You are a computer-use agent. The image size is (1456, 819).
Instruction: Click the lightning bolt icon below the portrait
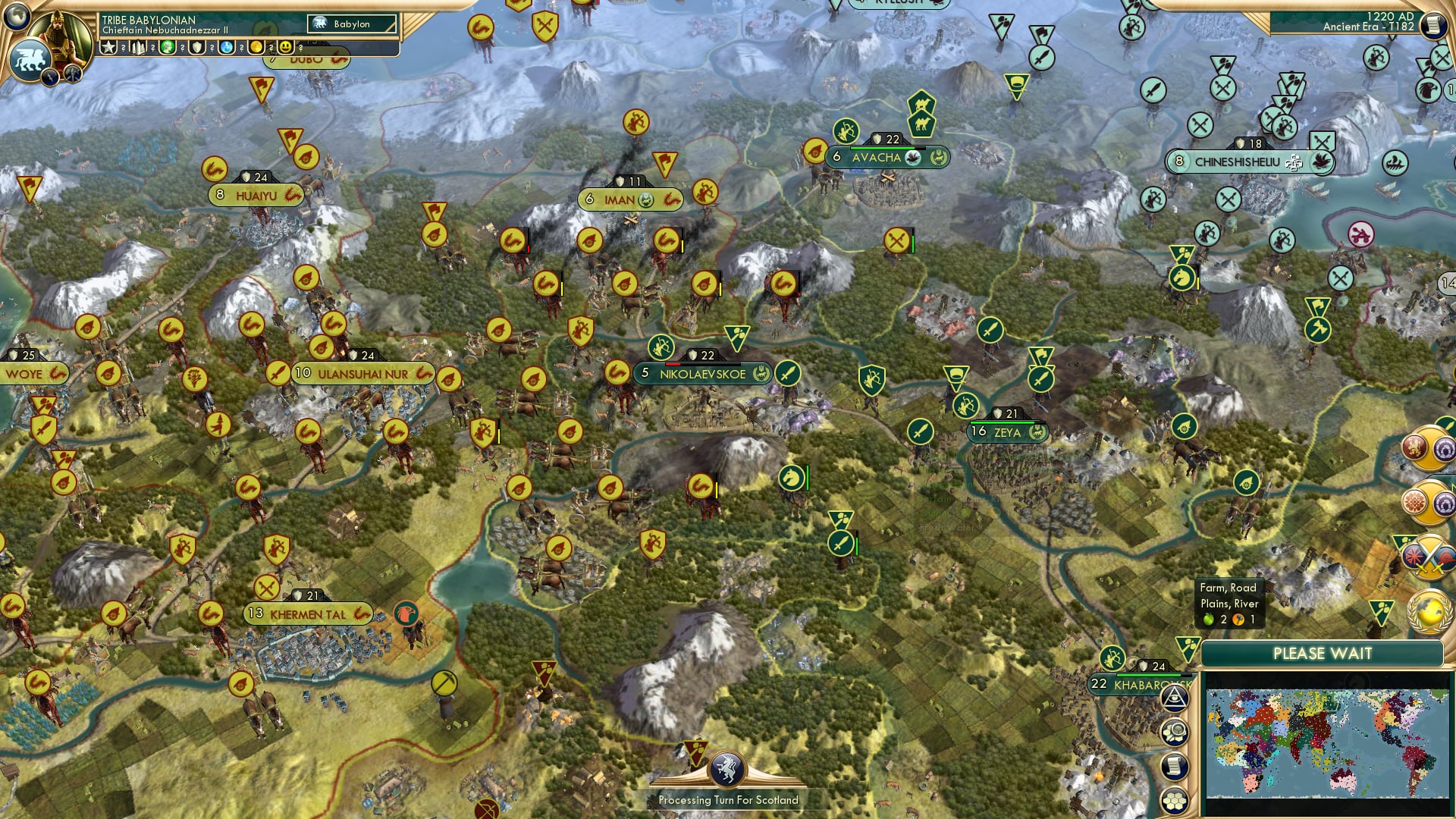(x=51, y=77)
